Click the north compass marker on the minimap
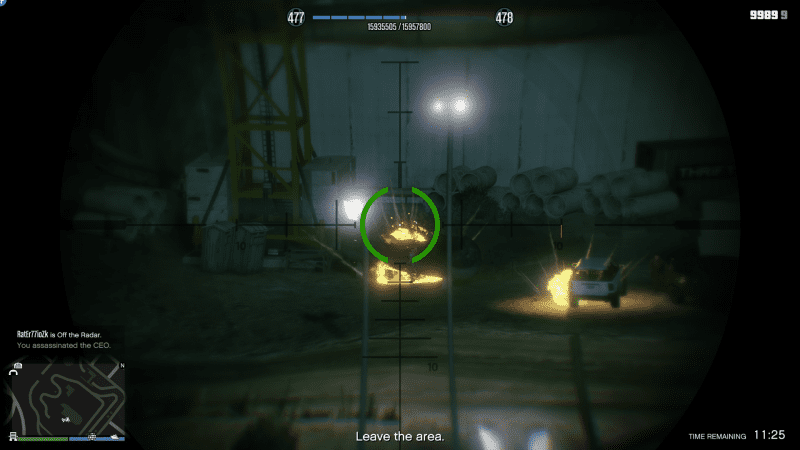800x450 pixels. pos(122,366)
